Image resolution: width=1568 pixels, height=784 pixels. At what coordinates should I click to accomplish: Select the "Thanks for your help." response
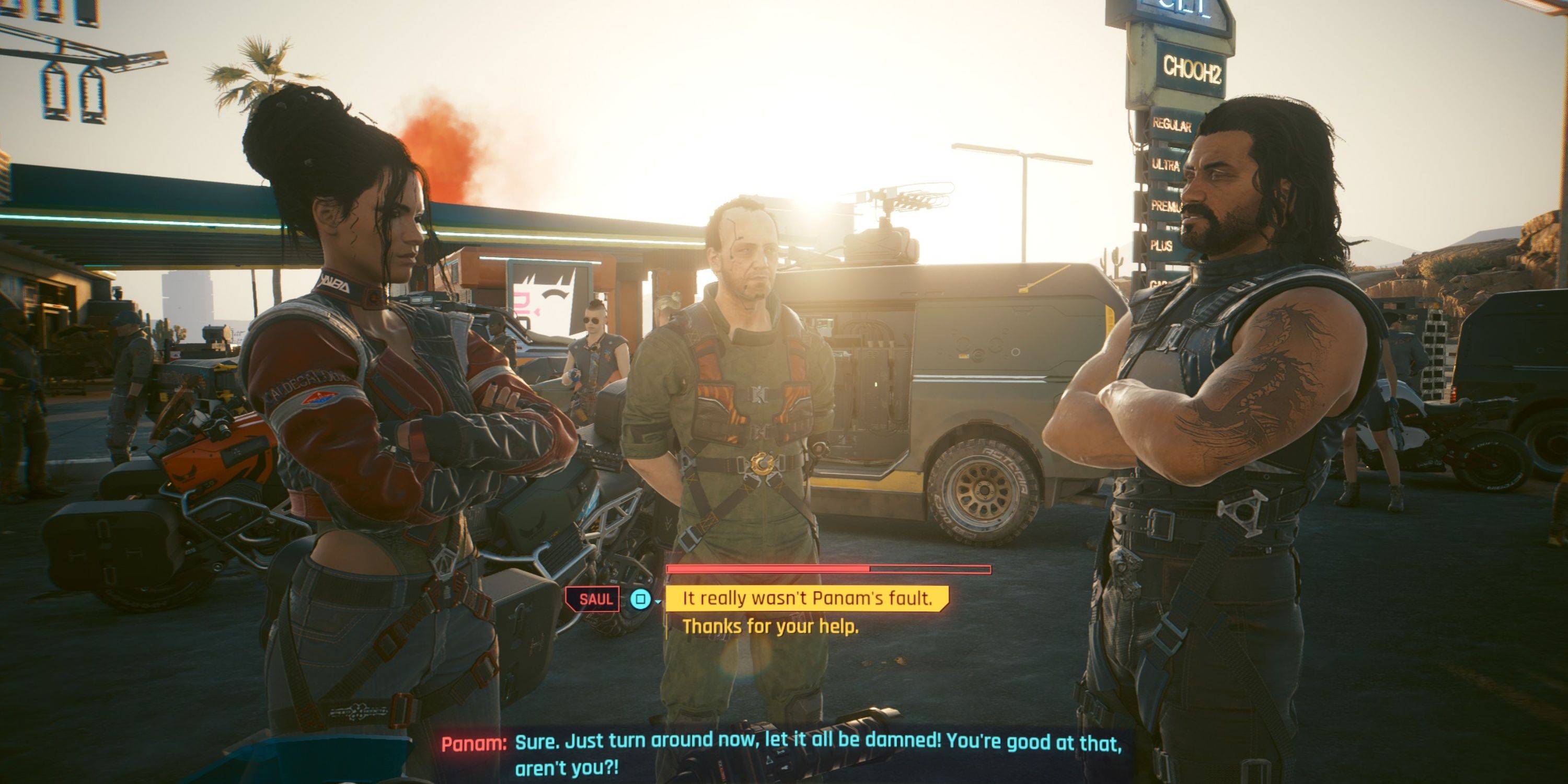click(x=770, y=626)
